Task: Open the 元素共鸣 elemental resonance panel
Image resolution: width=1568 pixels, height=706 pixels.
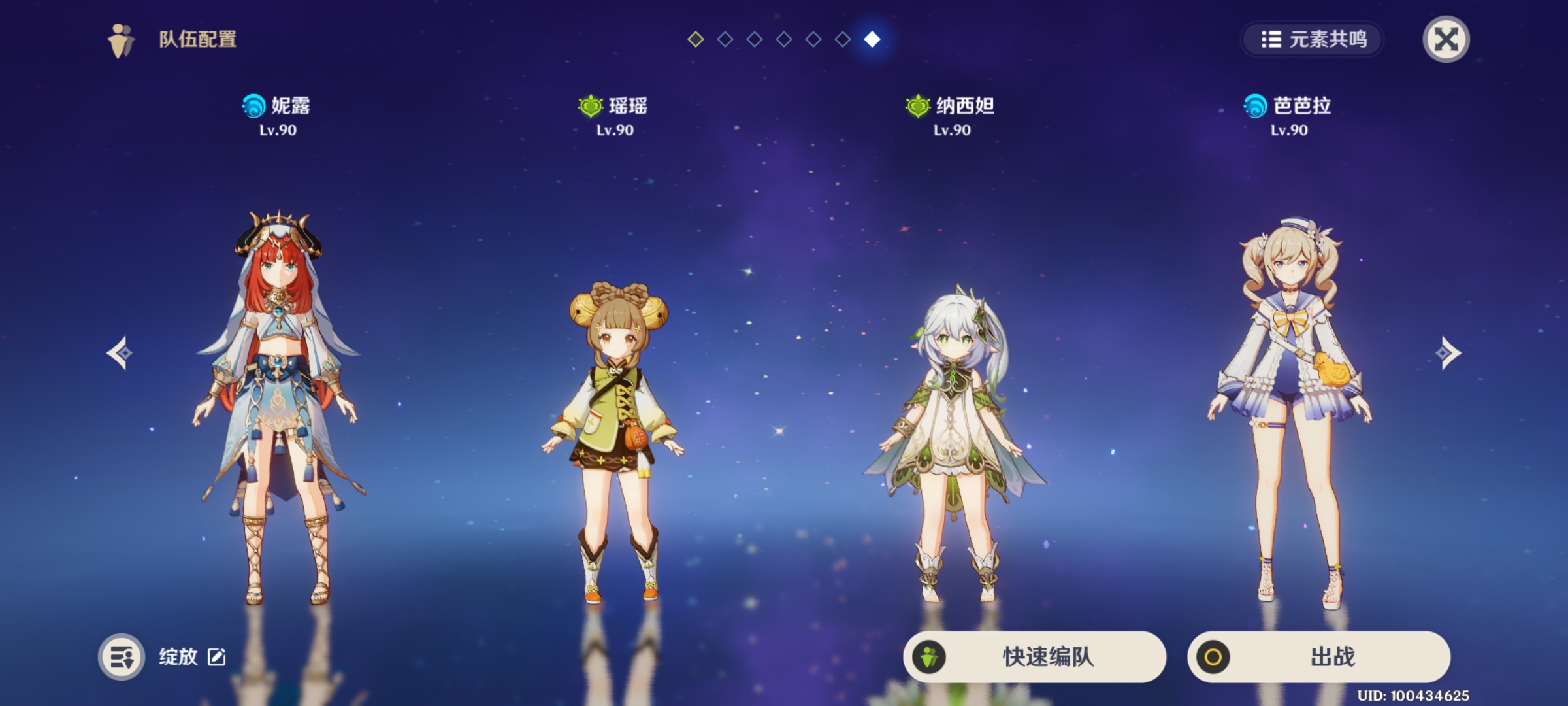Action: click(1313, 39)
